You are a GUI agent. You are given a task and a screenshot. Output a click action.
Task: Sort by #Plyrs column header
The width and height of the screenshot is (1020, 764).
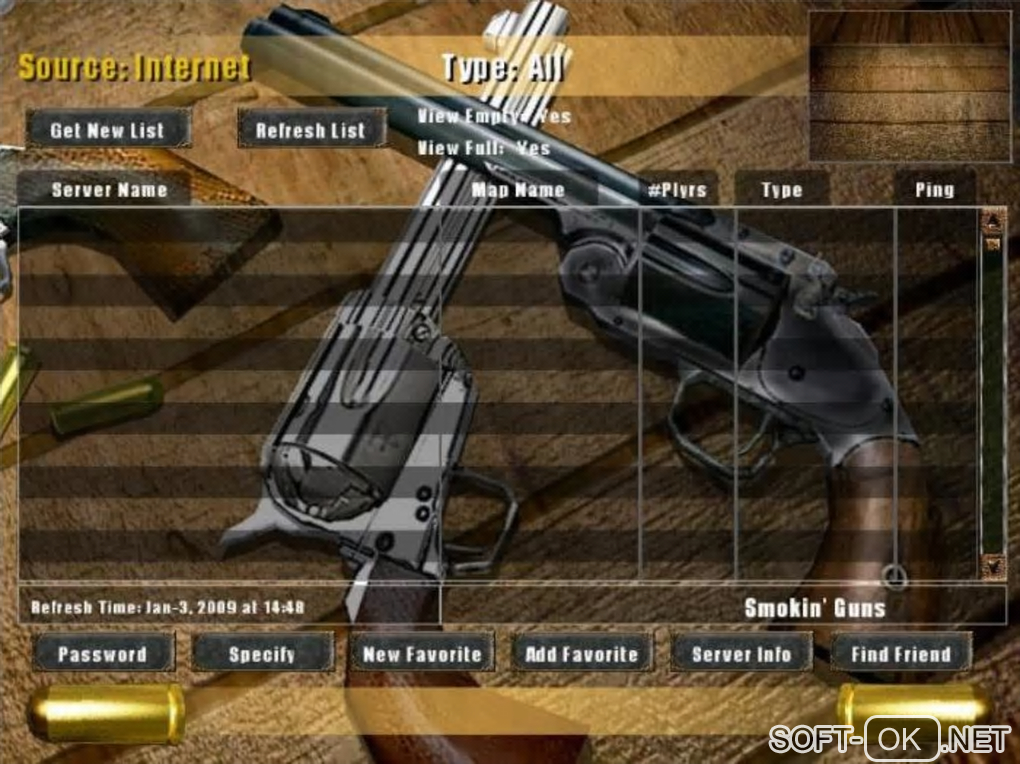(676, 189)
